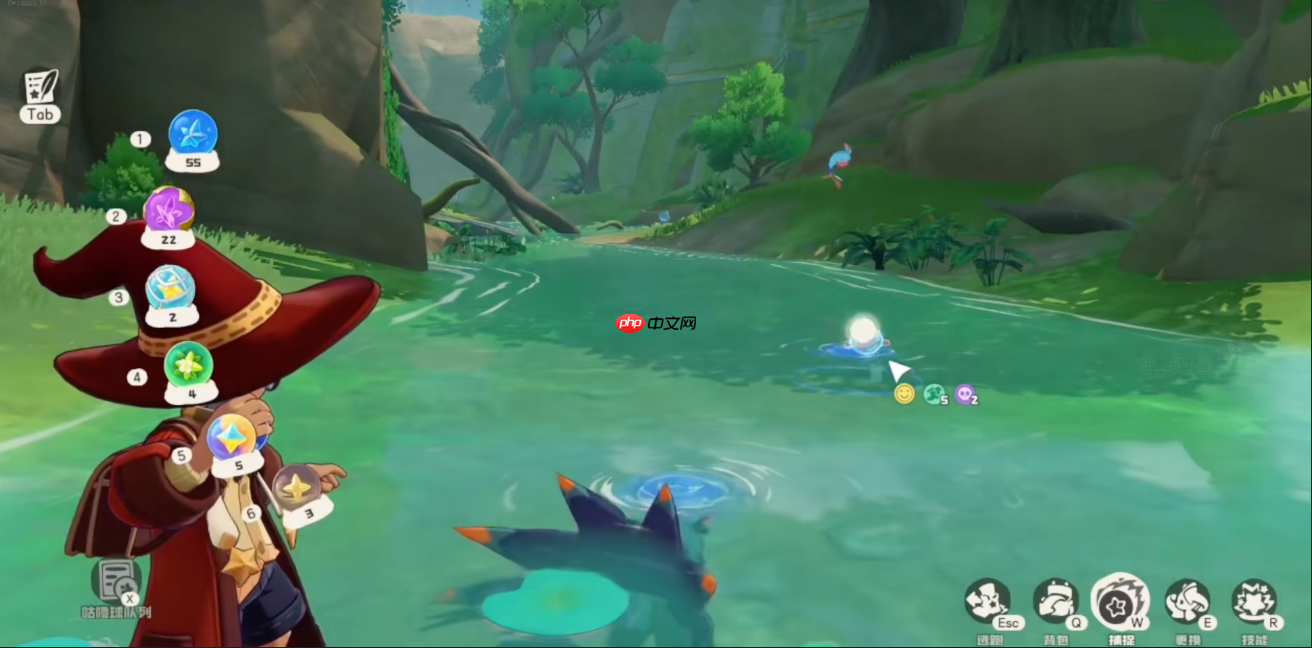Open the notes icon above Tab label
The width and height of the screenshot is (1312, 648).
41,86
